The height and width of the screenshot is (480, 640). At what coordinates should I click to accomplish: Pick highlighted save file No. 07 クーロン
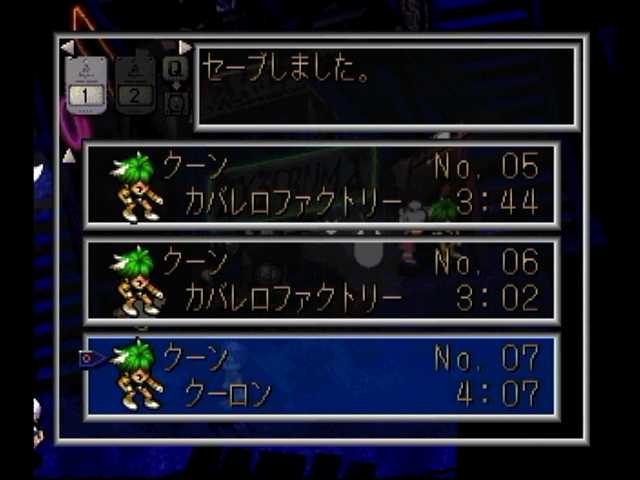[322, 376]
